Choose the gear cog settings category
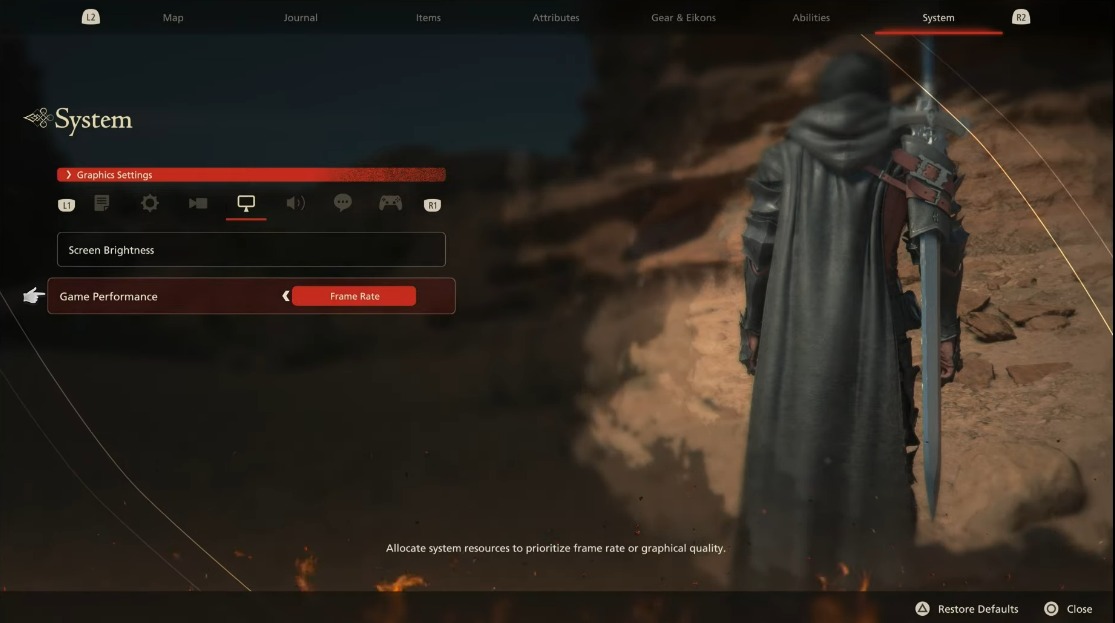This screenshot has height=623, width=1115. (150, 203)
